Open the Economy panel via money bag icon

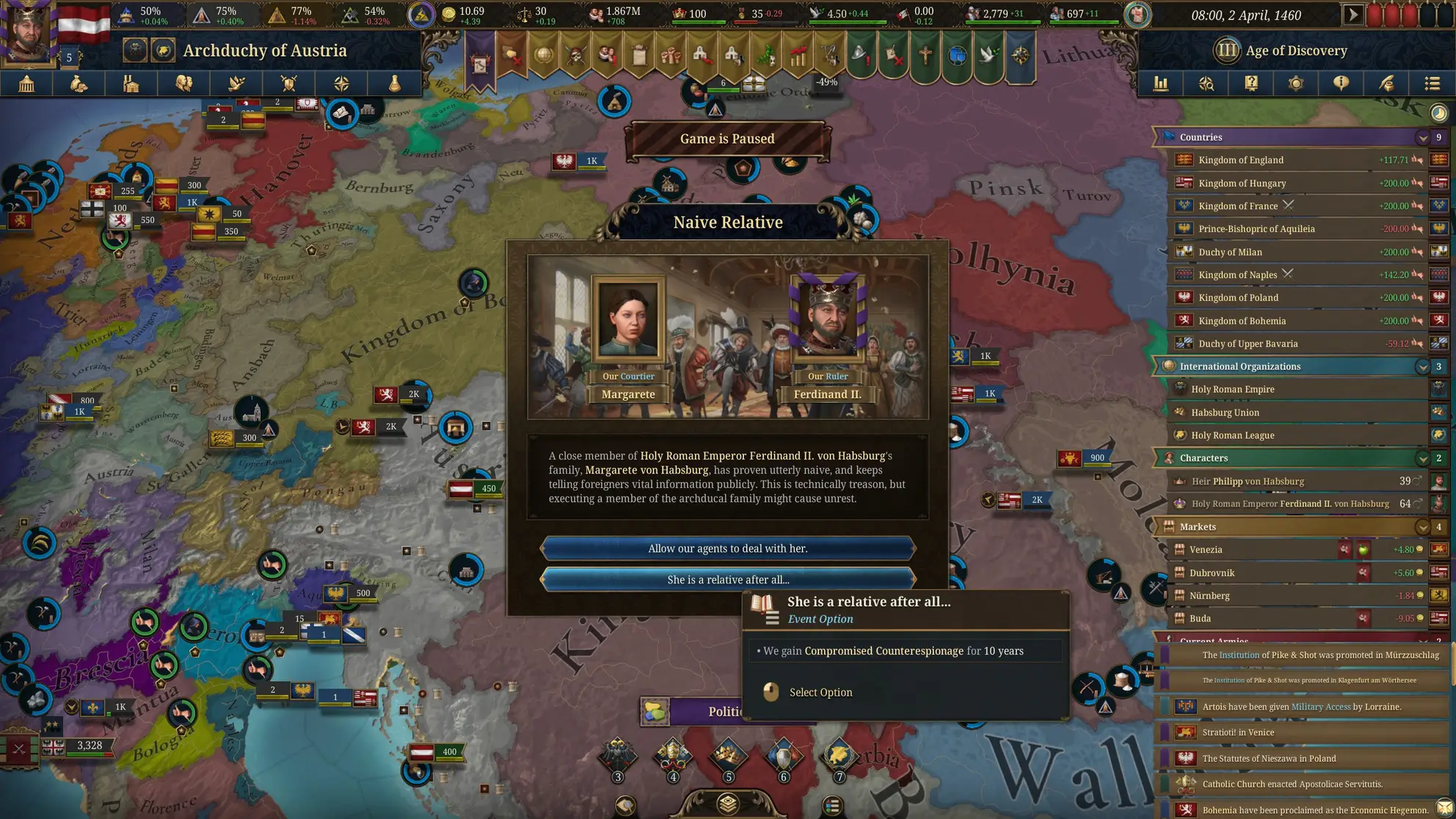click(x=79, y=84)
